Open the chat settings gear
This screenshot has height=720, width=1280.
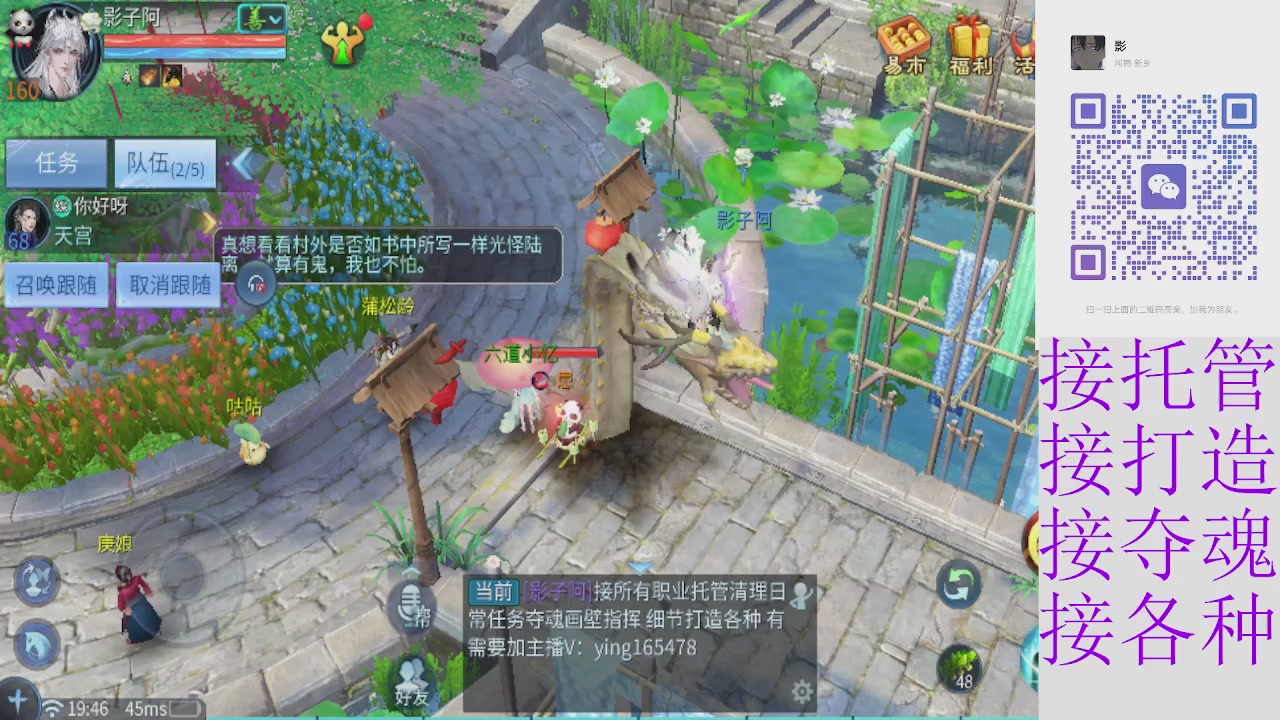tap(800, 690)
